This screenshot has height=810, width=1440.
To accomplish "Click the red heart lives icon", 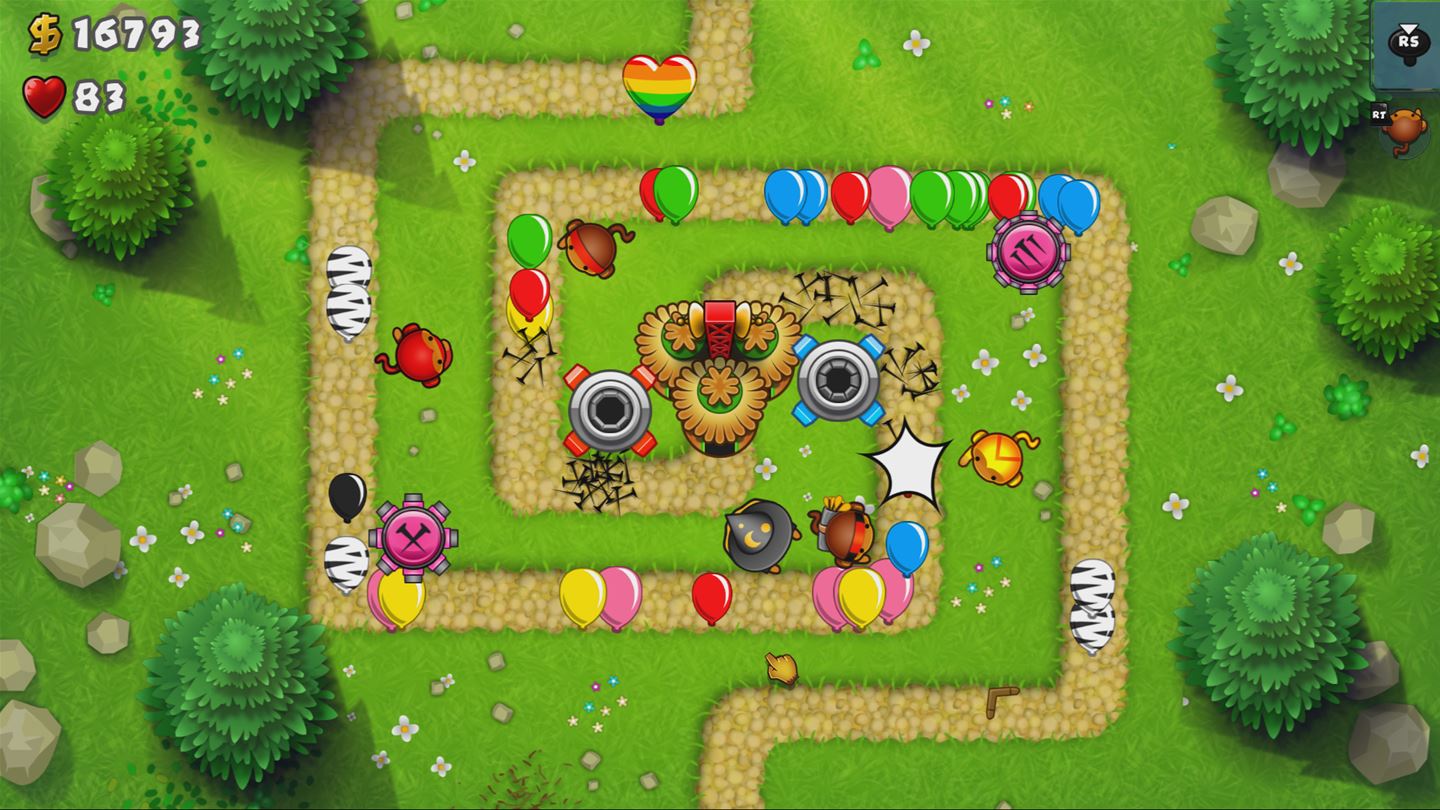I will [x=41, y=99].
